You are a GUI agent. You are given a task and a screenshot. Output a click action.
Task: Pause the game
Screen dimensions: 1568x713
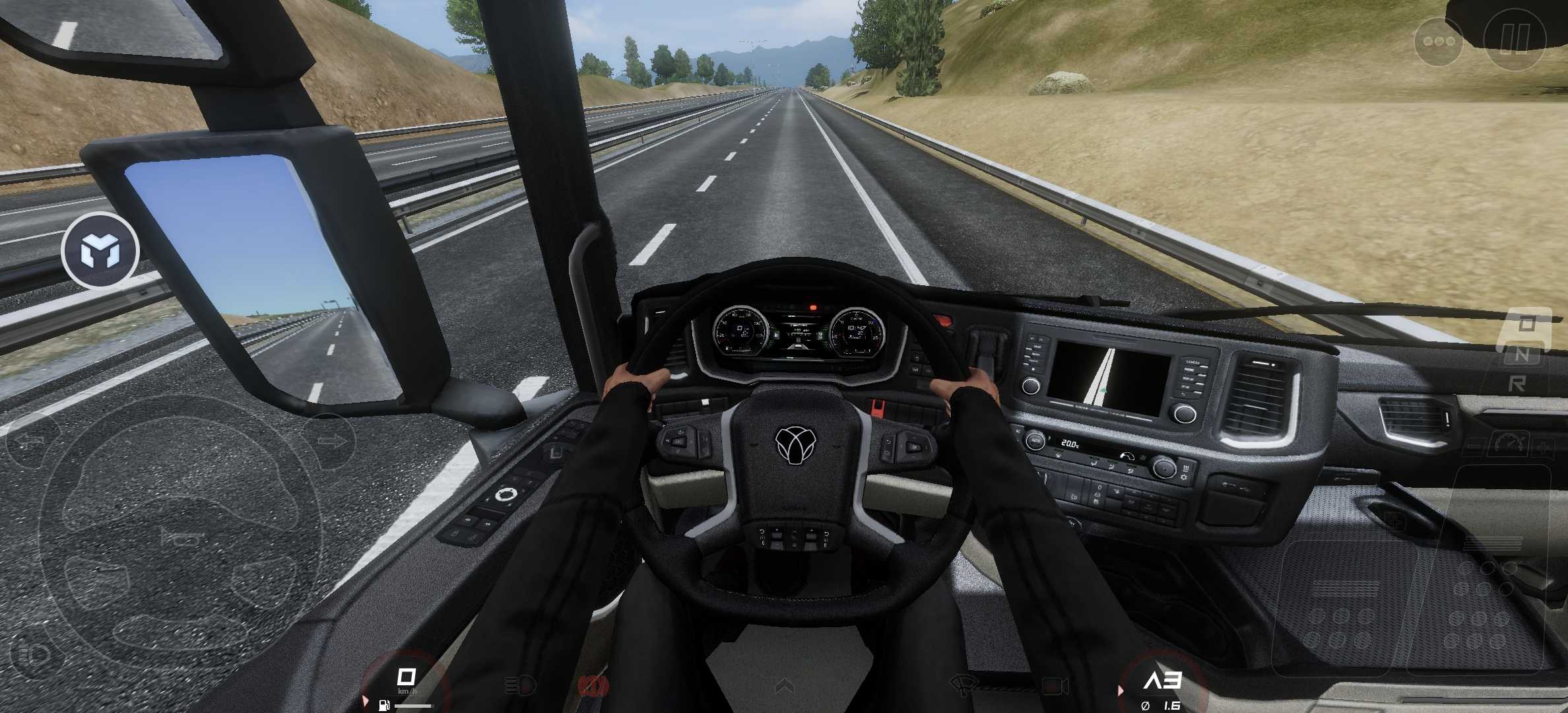(x=1515, y=39)
